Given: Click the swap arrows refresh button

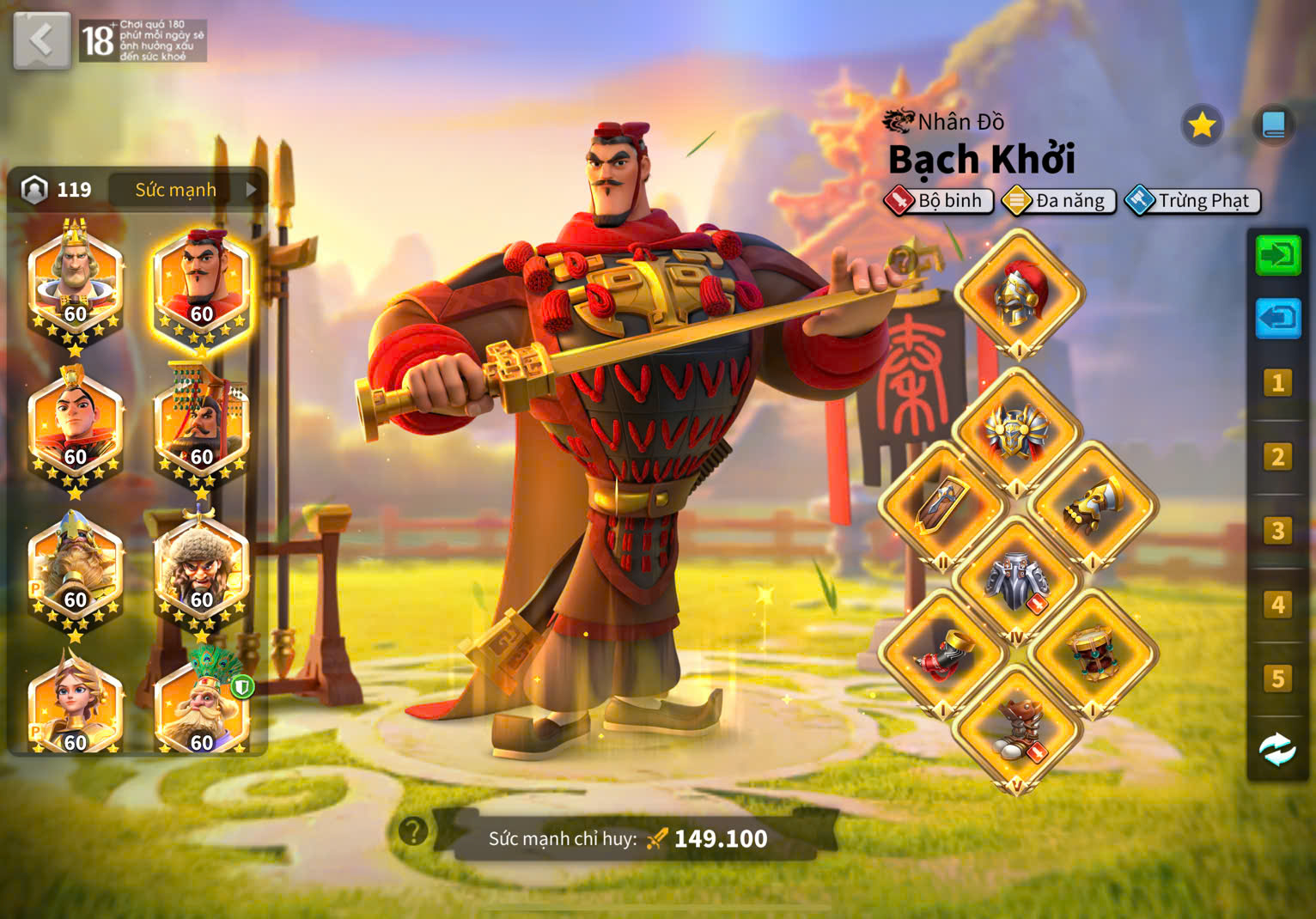Looking at the screenshot, I should (x=1278, y=750).
